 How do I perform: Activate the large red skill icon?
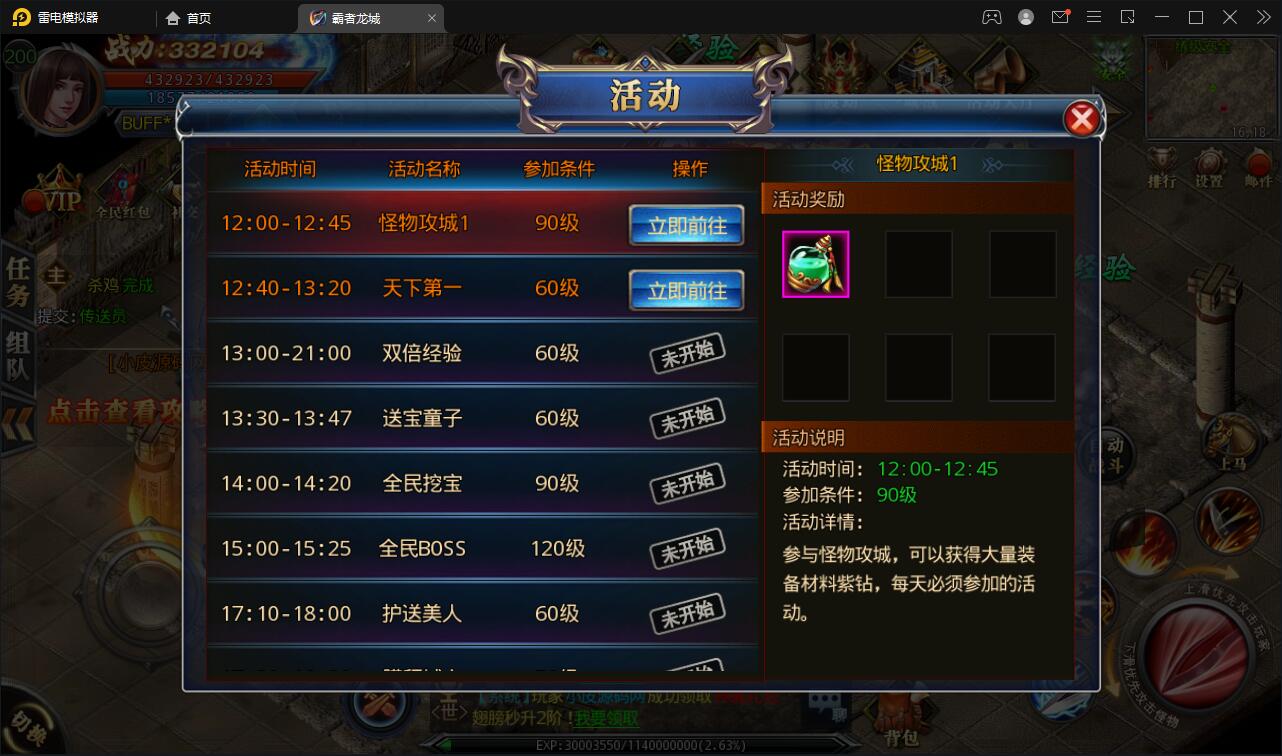click(1200, 650)
